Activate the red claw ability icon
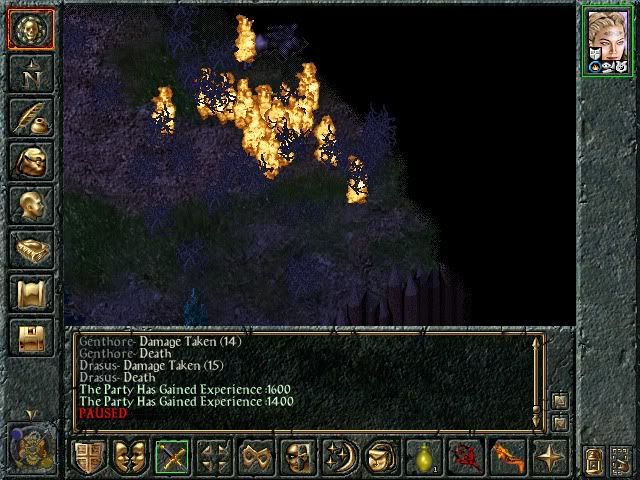This screenshot has width=640, height=480. pyautogui.click(x=465, y=458)
